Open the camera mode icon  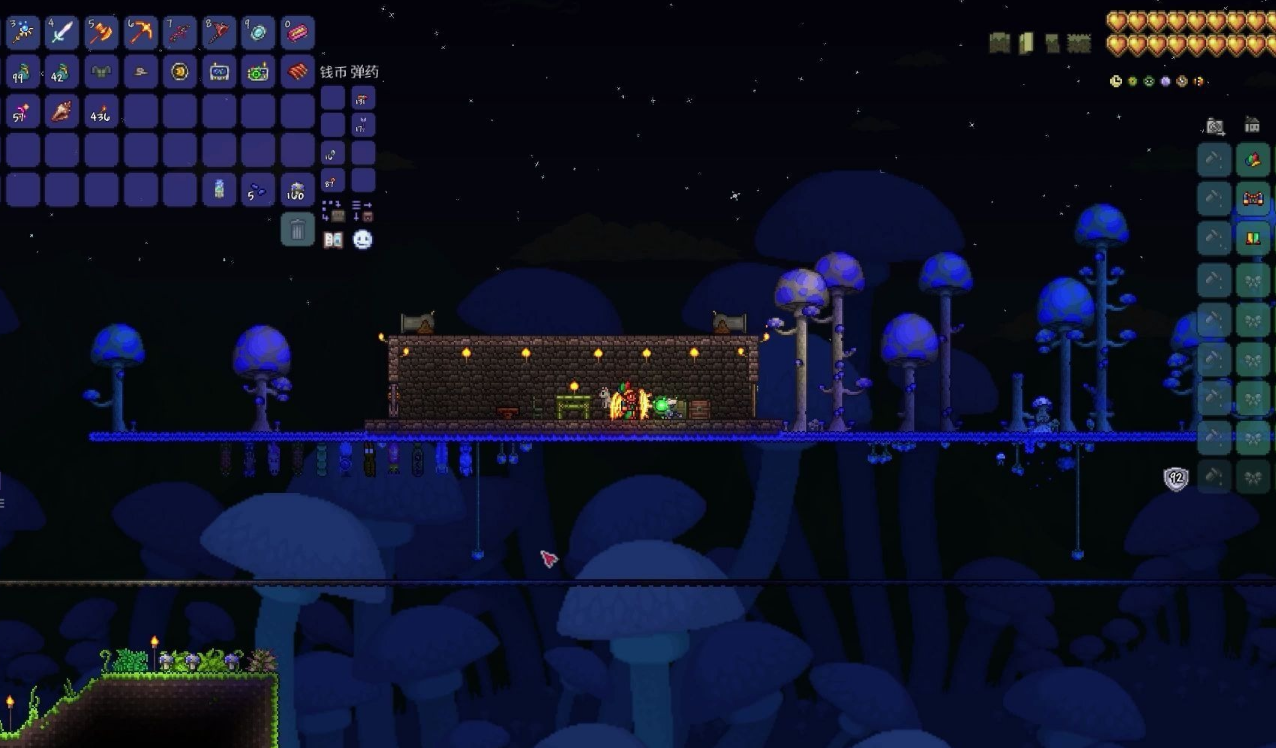click(1215, 126)
